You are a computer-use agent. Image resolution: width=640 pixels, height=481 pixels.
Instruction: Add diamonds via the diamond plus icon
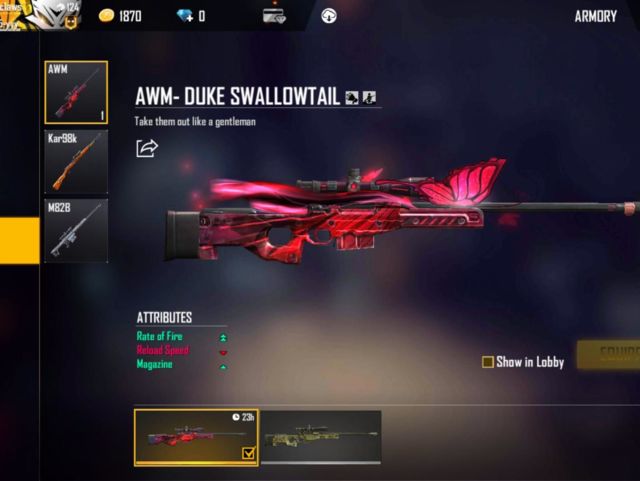click(x=184, y=16)
